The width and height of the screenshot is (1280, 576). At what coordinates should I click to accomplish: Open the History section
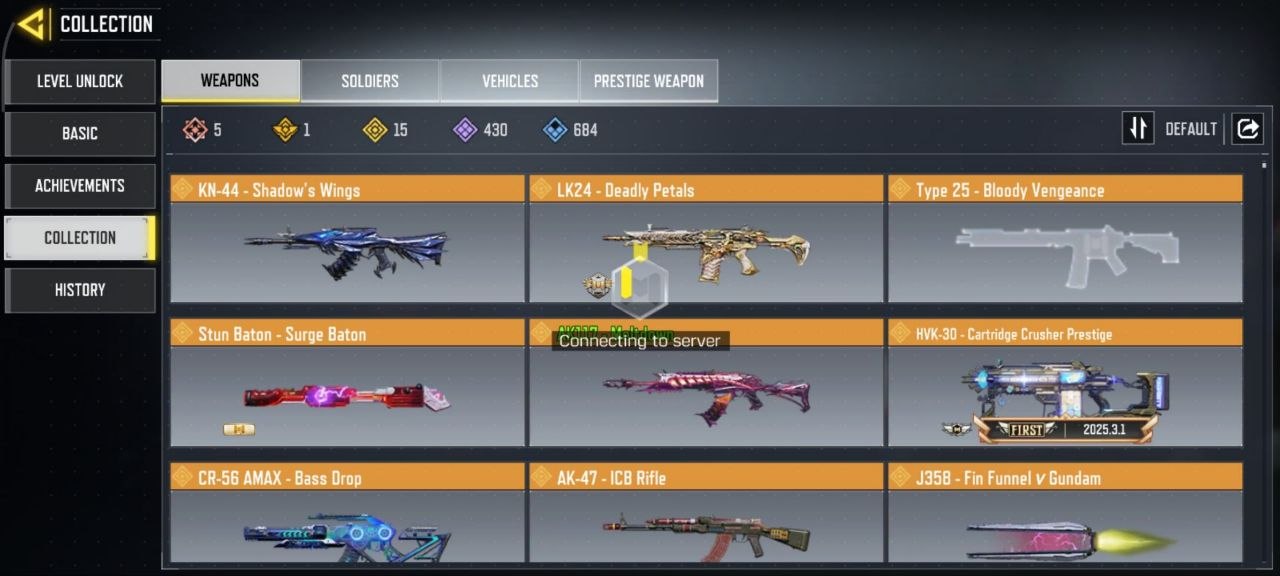tap(80, 289)
